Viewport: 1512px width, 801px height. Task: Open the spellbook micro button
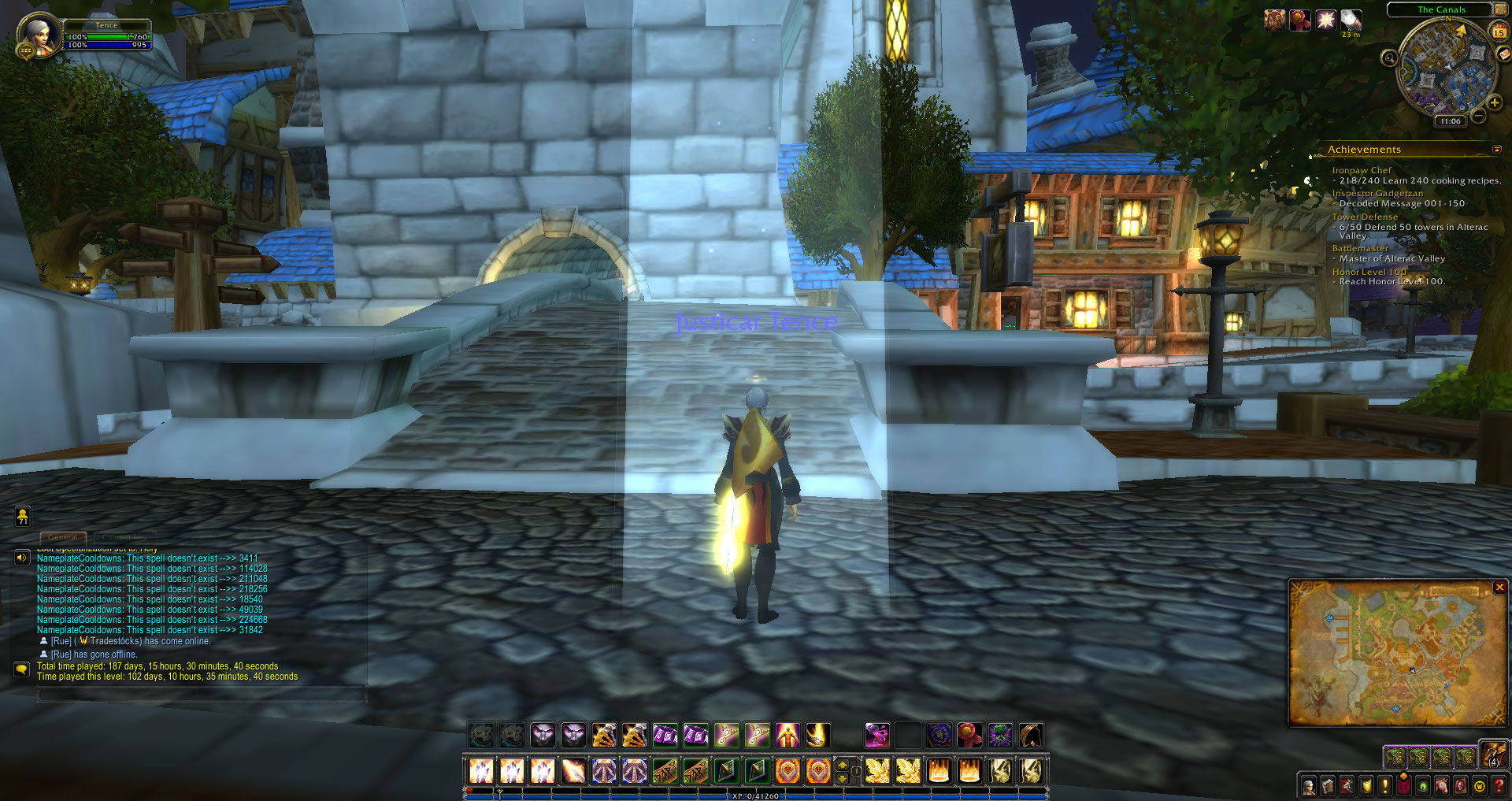1328,785
